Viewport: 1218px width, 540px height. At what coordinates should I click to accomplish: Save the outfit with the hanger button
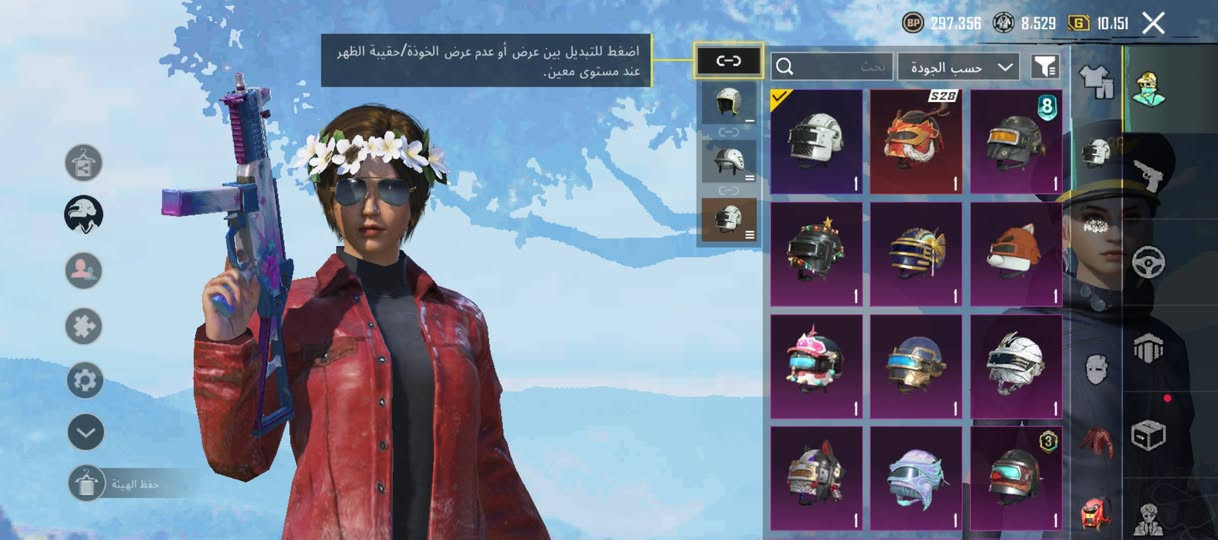click(x=86, y=484)
